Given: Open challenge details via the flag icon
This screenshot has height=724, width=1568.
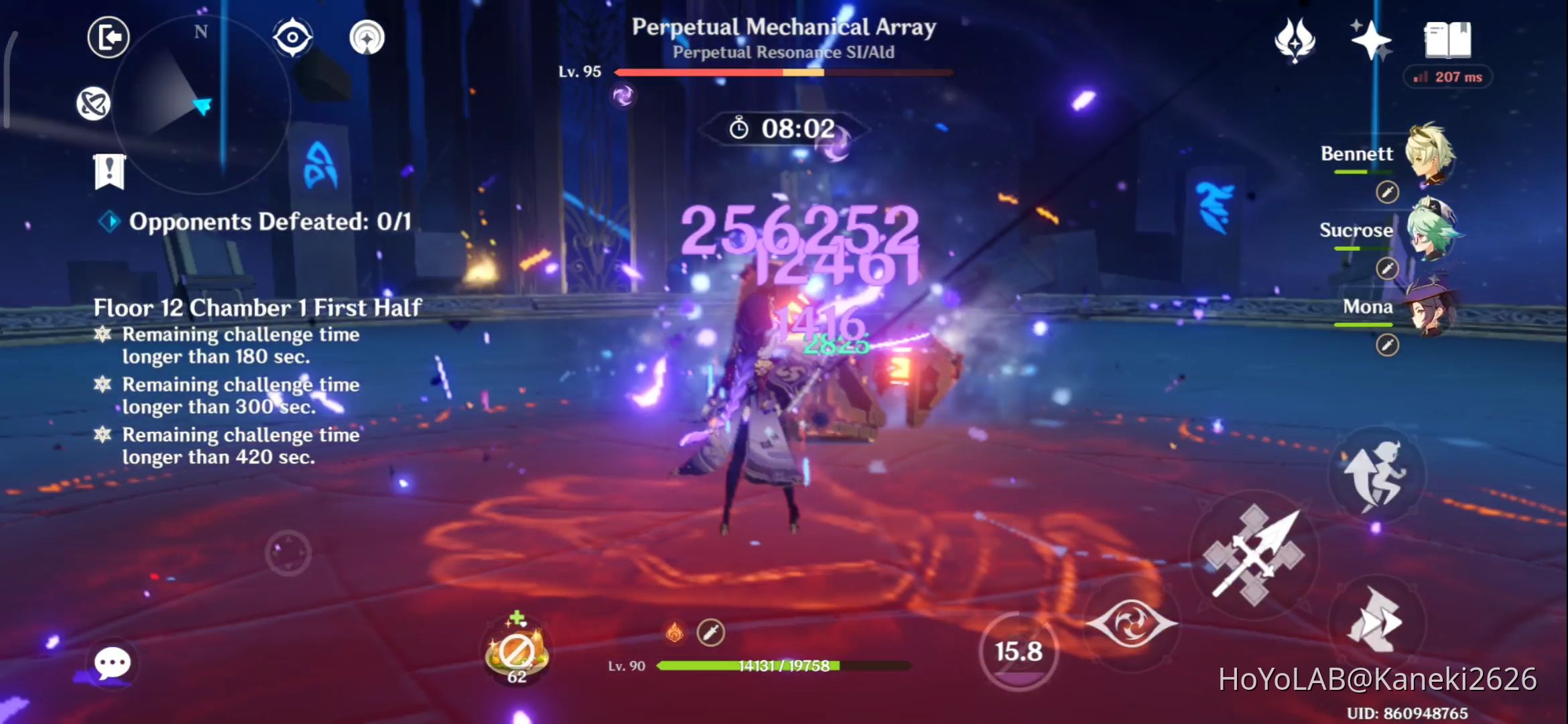Looking at the screenshot, I should [x=109, y=172].
